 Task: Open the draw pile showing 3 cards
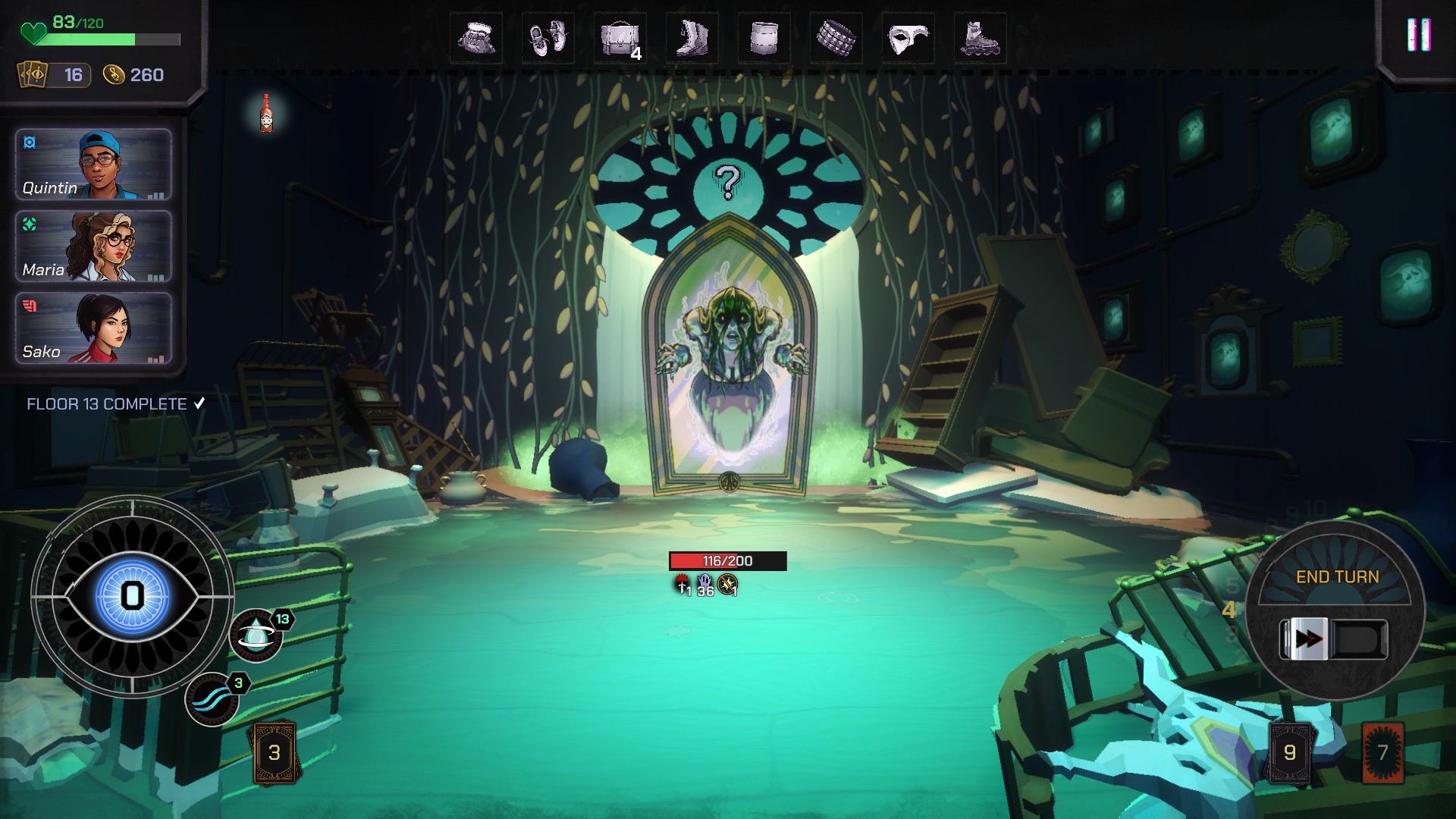pos(275,752)
